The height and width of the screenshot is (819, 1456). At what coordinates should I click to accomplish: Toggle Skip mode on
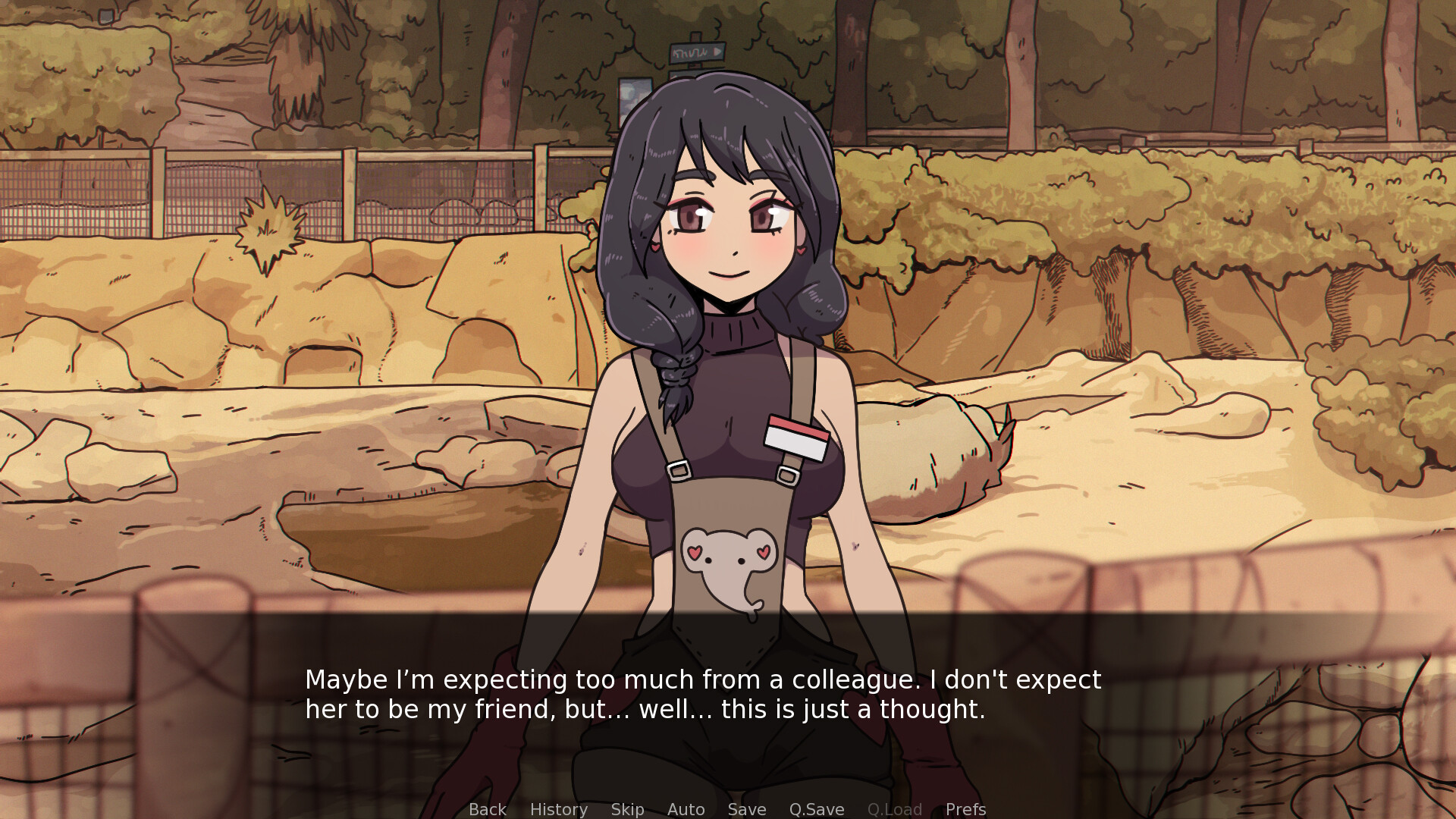pyautogui.click(x=627, y=809)
